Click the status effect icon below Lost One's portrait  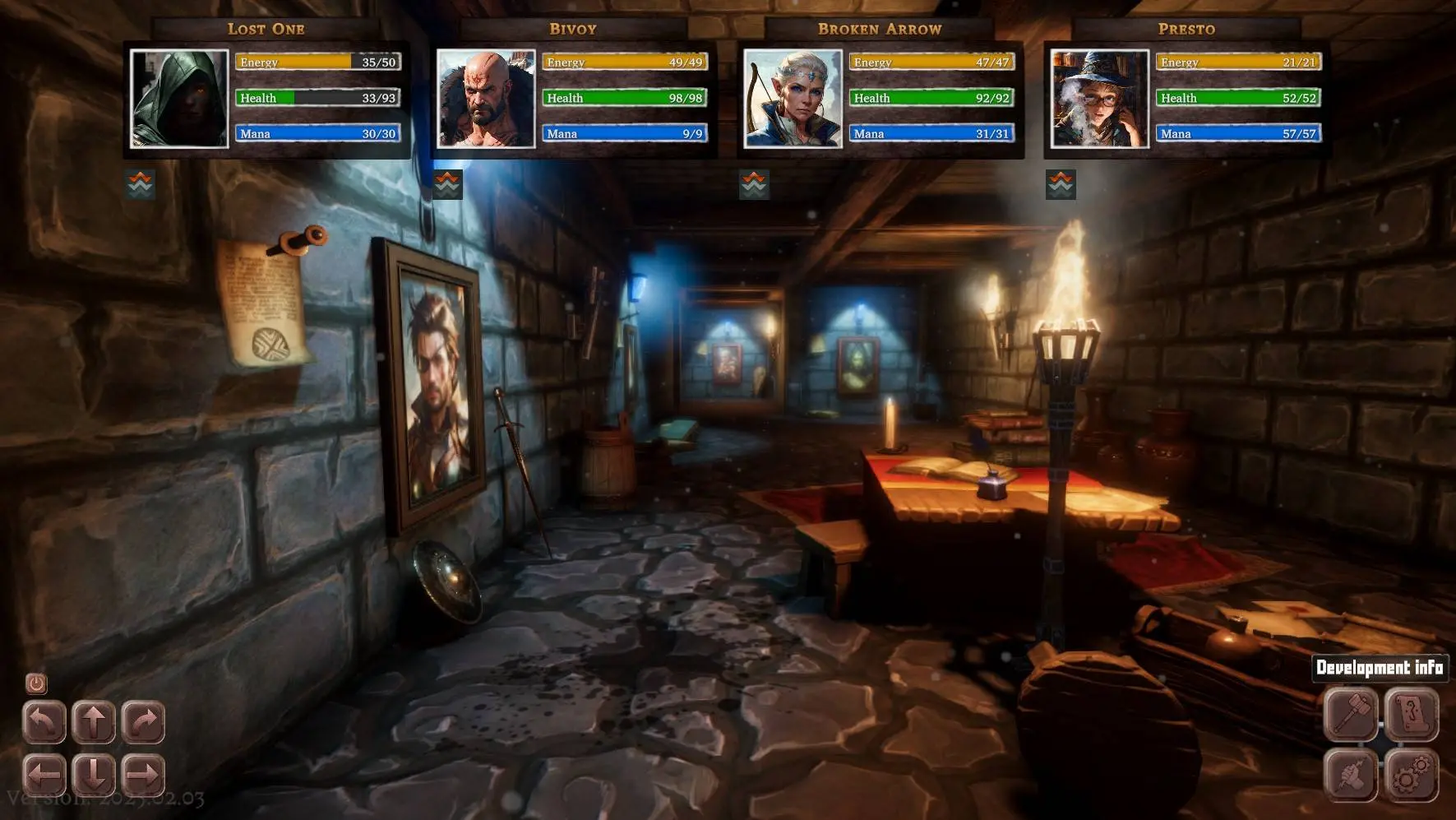[x=138, y=183]
